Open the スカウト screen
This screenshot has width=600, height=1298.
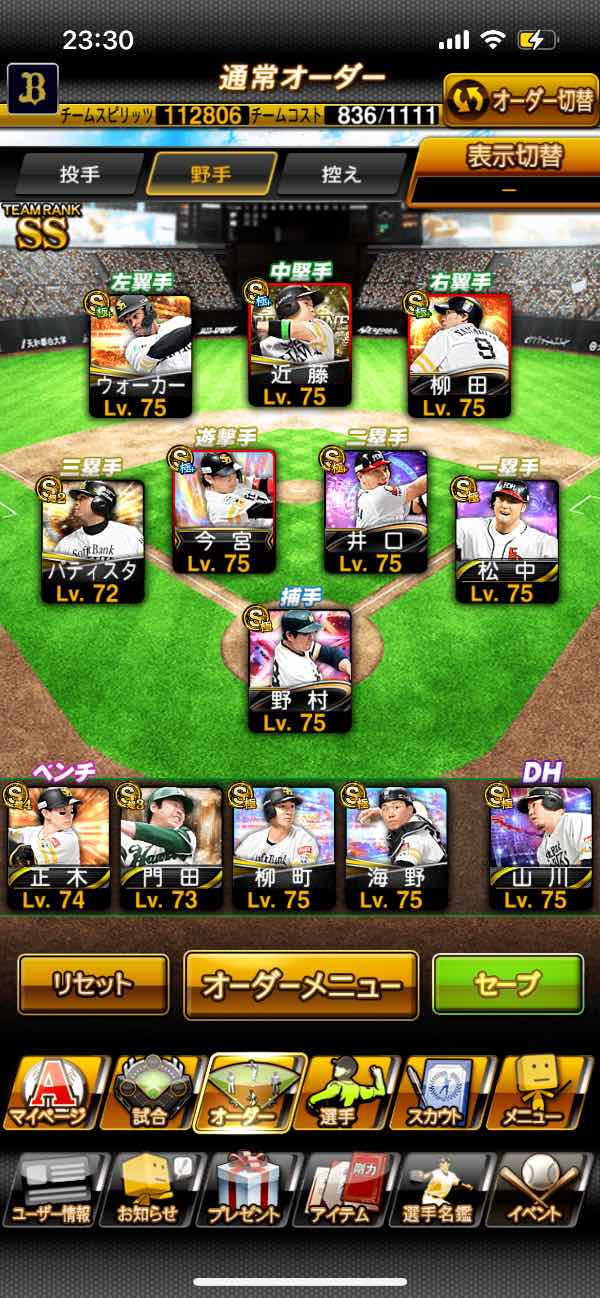pyautogui.click(x=450, y=1093)
